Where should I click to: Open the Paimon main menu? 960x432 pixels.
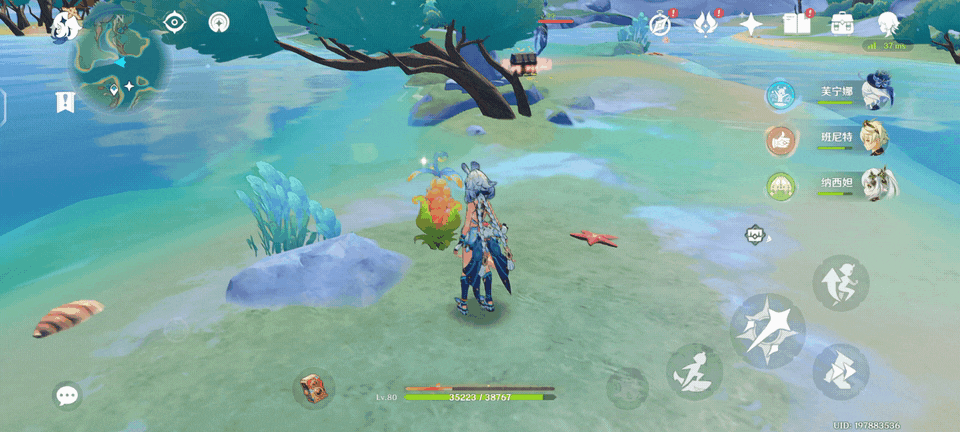pos(66,25)
